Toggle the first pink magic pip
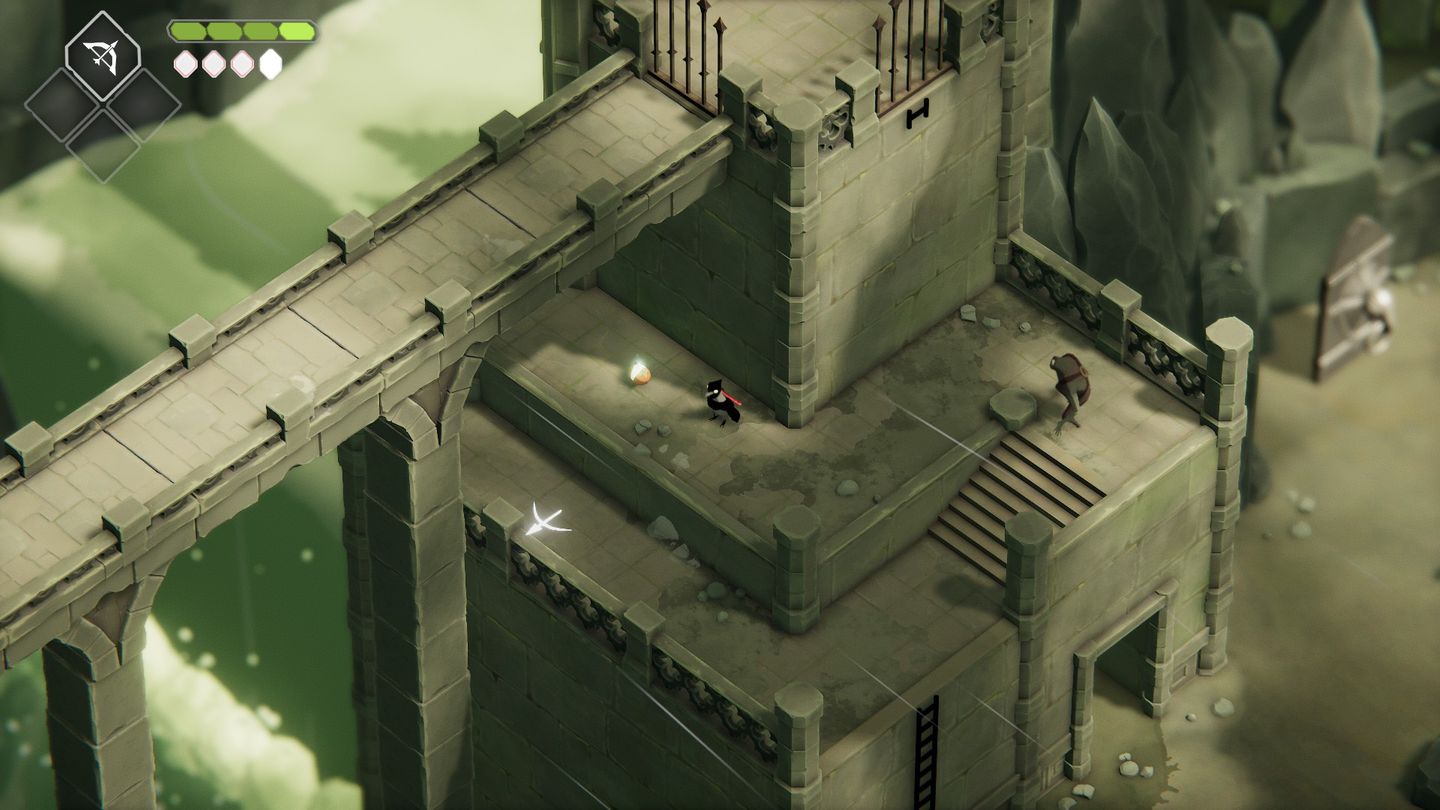This screenshot has height=810, width=1440. pyautogui.click(x=185, y=63)
